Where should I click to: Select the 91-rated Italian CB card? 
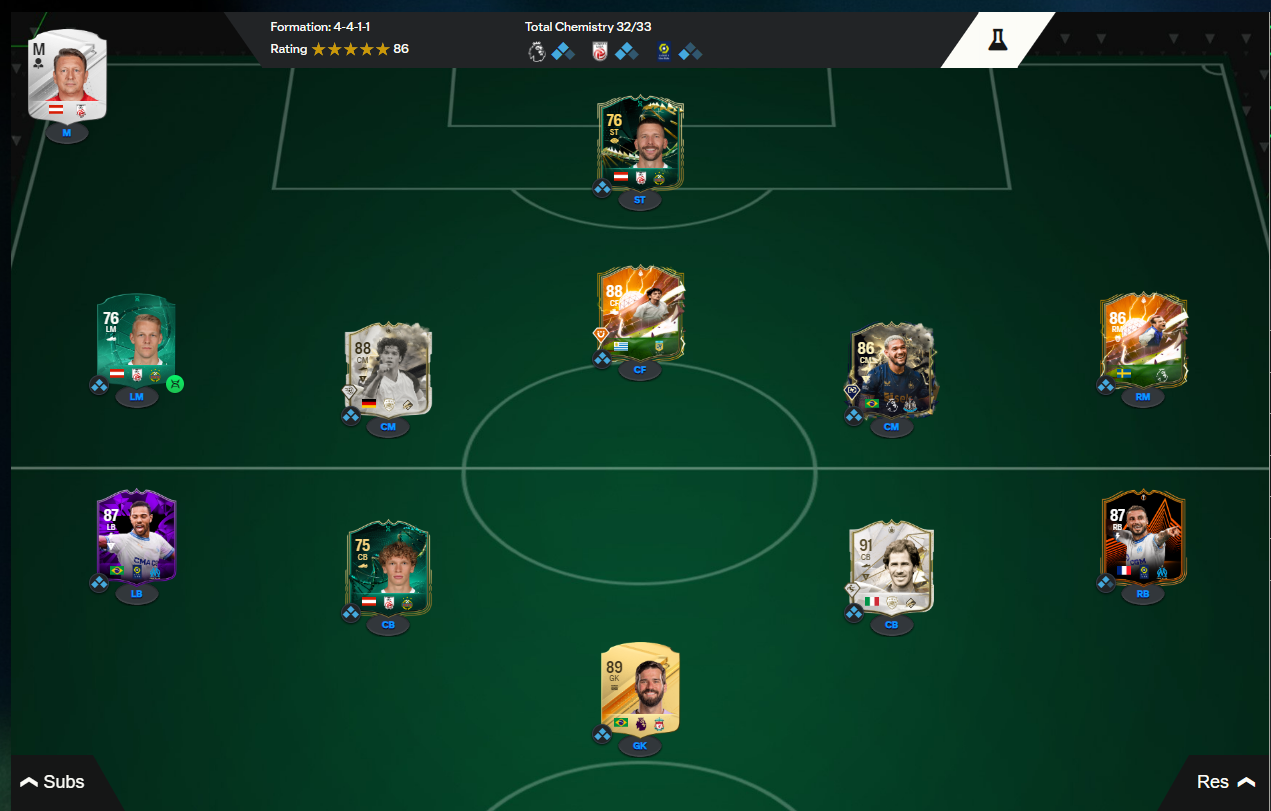tap(891, 567)
